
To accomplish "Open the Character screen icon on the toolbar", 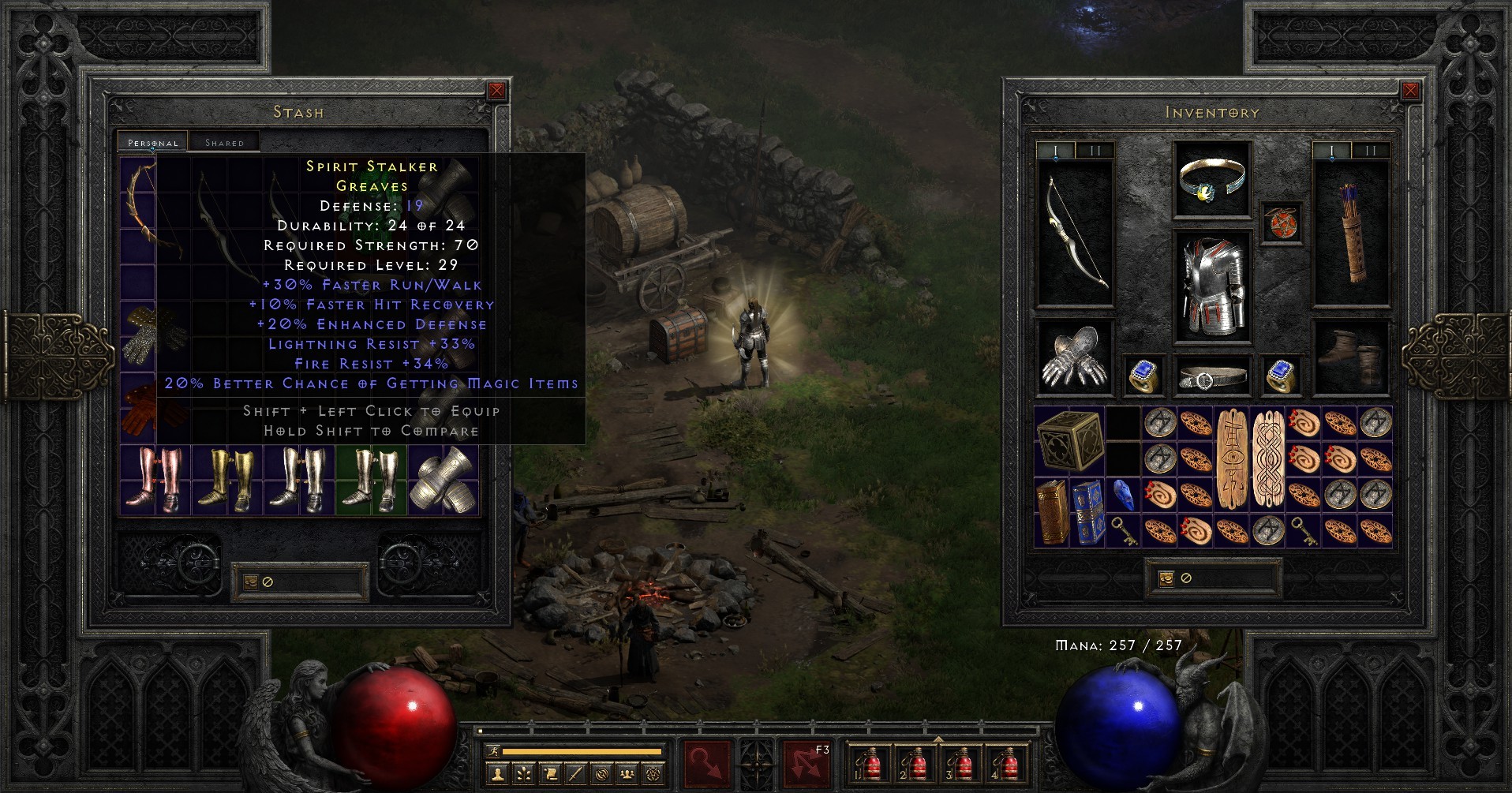I will pyautogui.click(x=498, y=776).
